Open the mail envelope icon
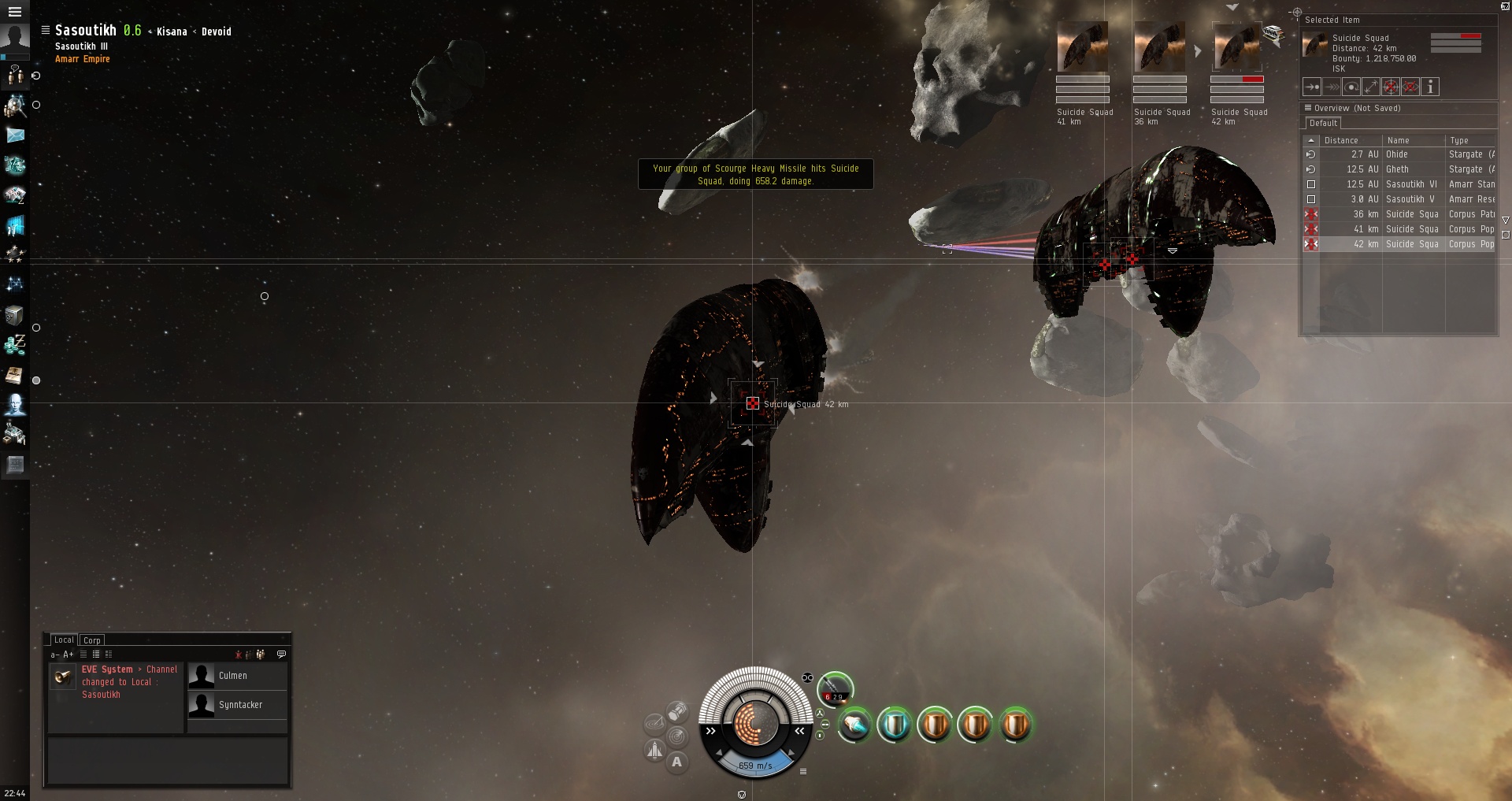 tap(15, 135)
